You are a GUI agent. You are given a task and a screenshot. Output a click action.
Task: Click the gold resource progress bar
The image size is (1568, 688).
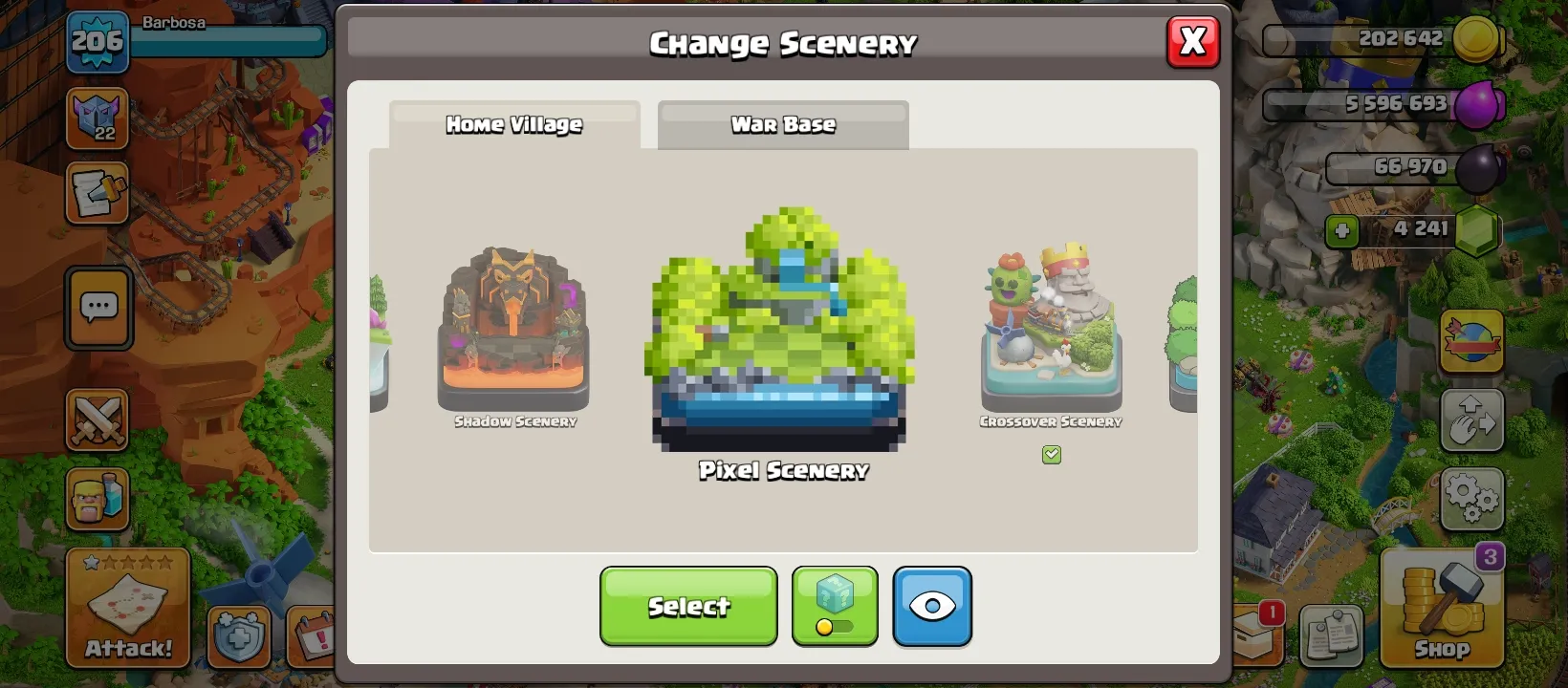coord(1360,40)
